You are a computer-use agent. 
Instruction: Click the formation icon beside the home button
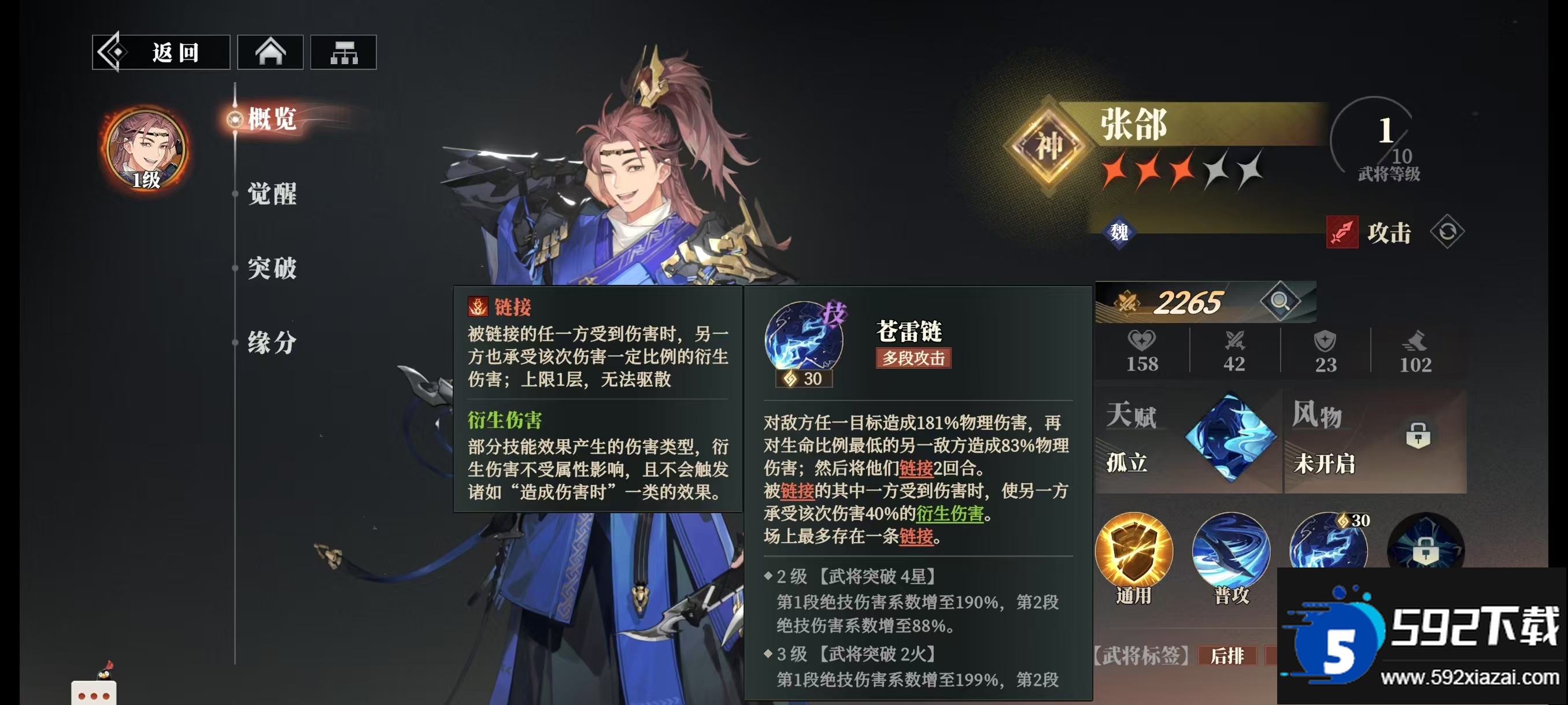pyautogui.click(x=344, y=51)
